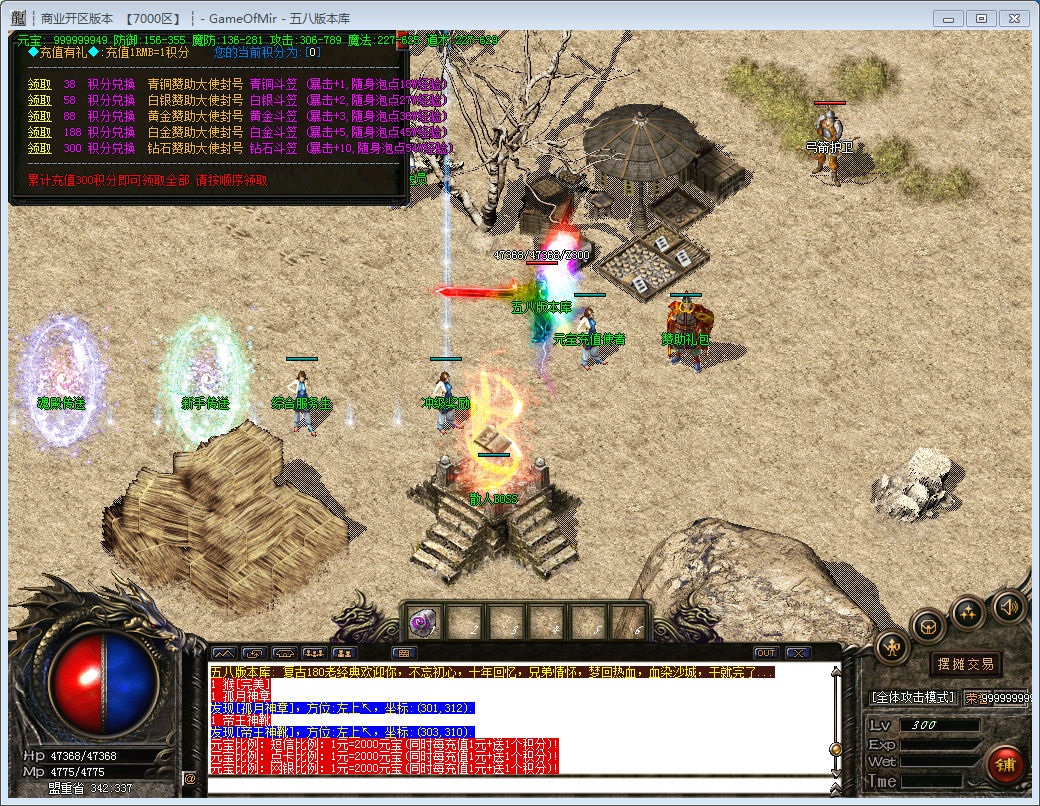Switch the 全体攻击模式 attack mode
The width and height of the screenshot is (1040, 806).
coord(913,697)
